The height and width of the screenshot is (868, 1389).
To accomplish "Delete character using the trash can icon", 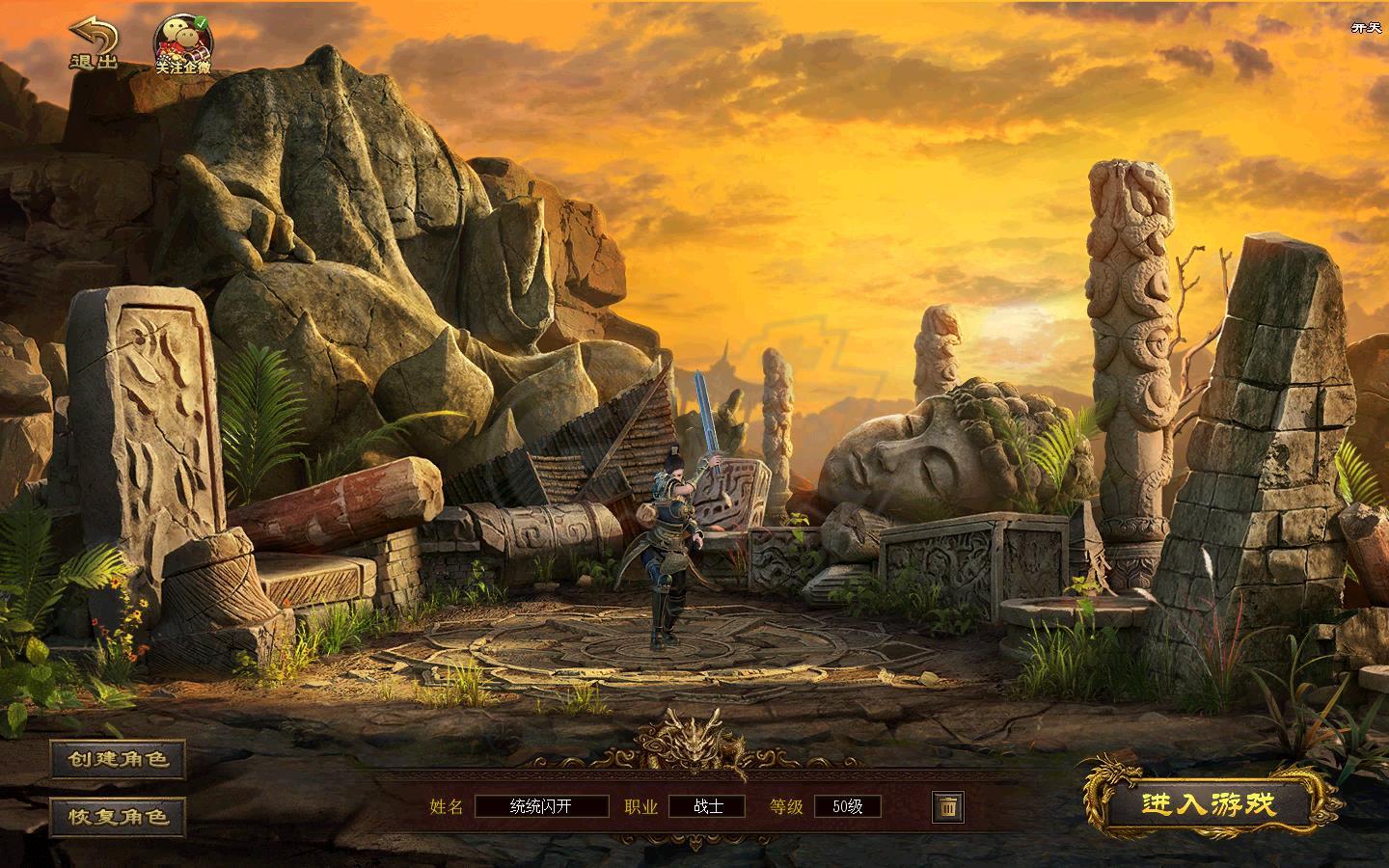I will click(x=948, y=806).
